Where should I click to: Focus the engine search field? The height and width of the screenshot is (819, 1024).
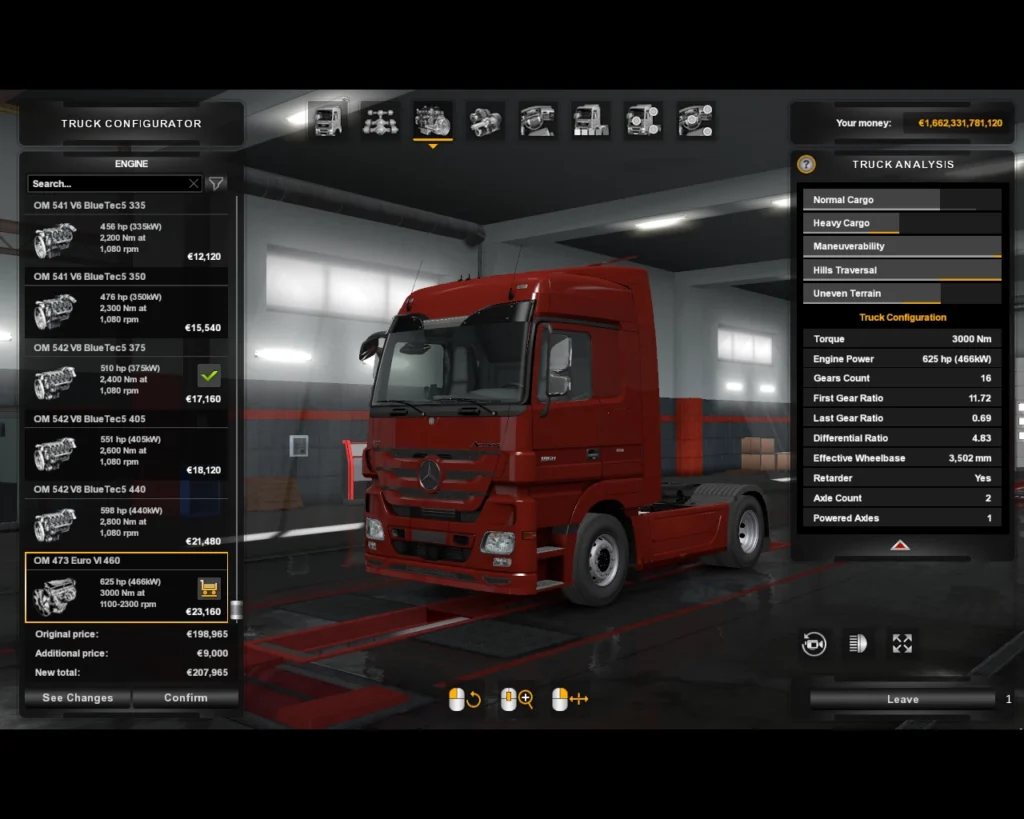click(x=107, y=184)
